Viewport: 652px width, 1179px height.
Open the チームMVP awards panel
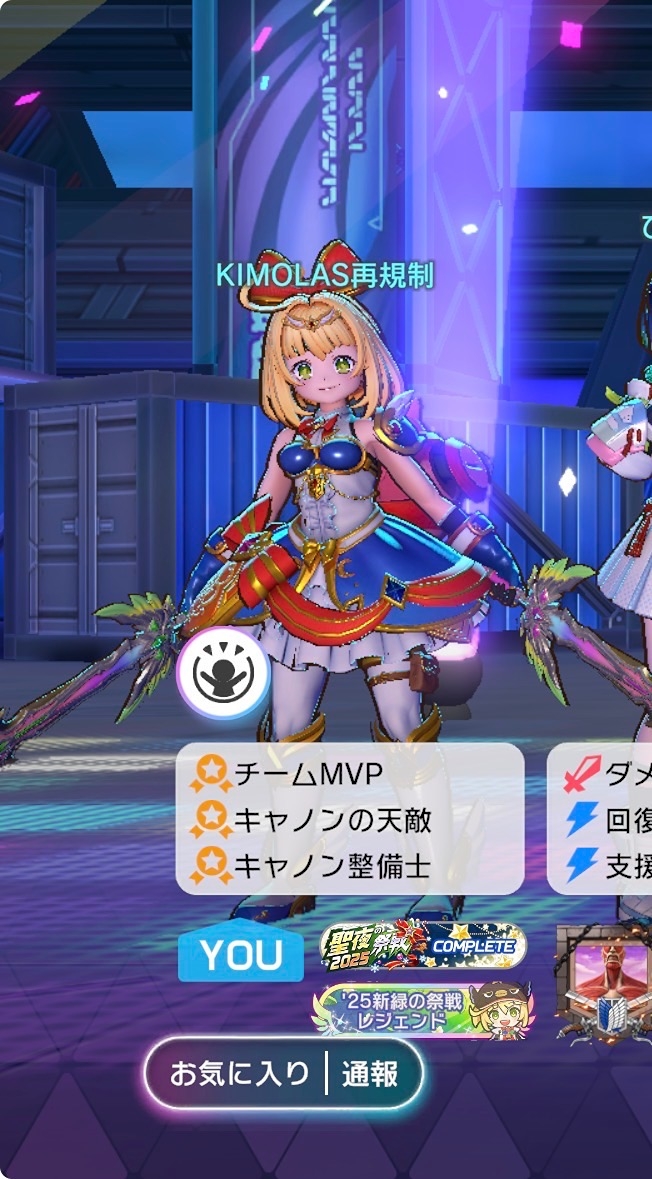(350, 818)
